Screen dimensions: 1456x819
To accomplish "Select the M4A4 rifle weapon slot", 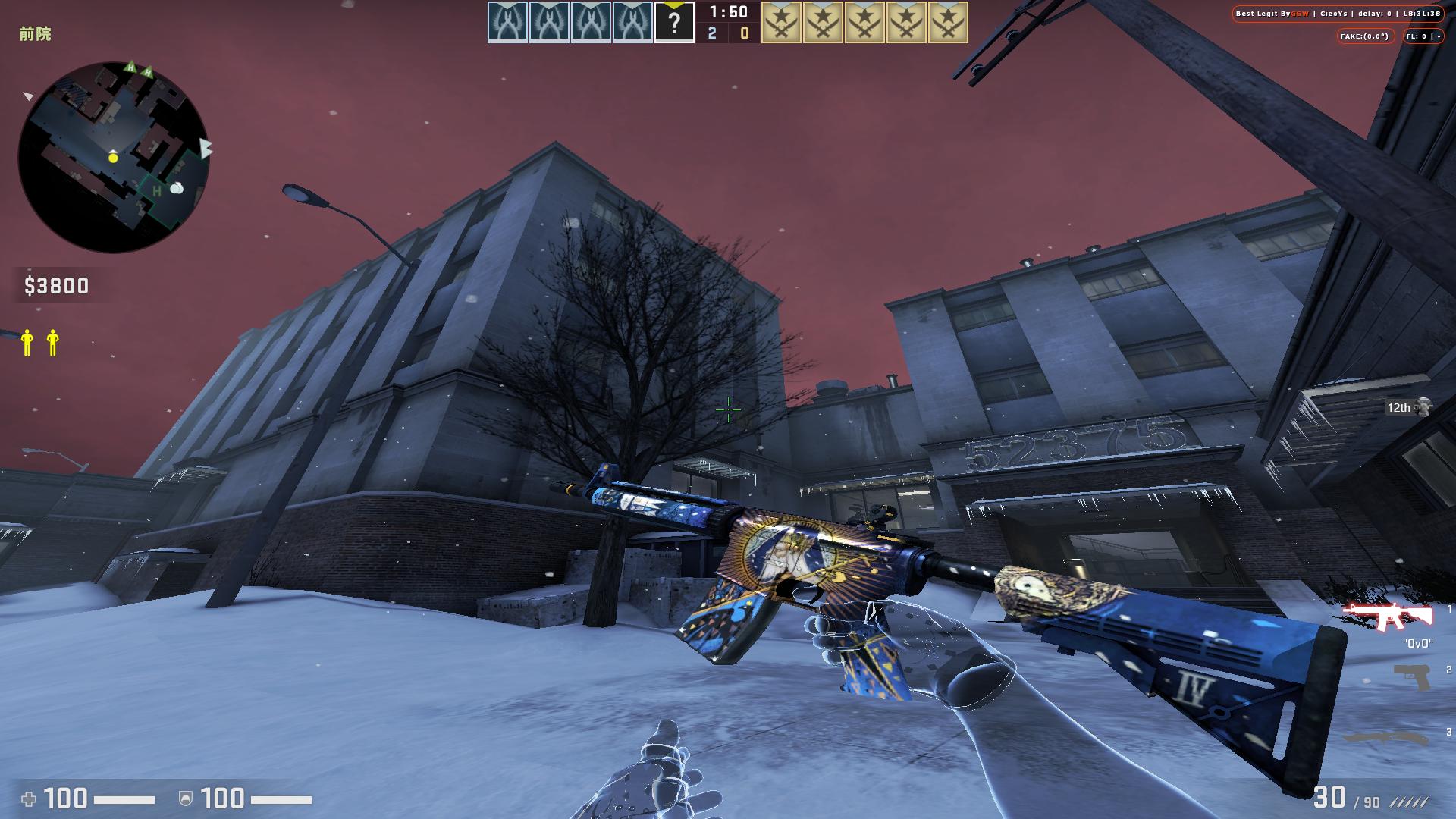I will tap(1387, 616).
